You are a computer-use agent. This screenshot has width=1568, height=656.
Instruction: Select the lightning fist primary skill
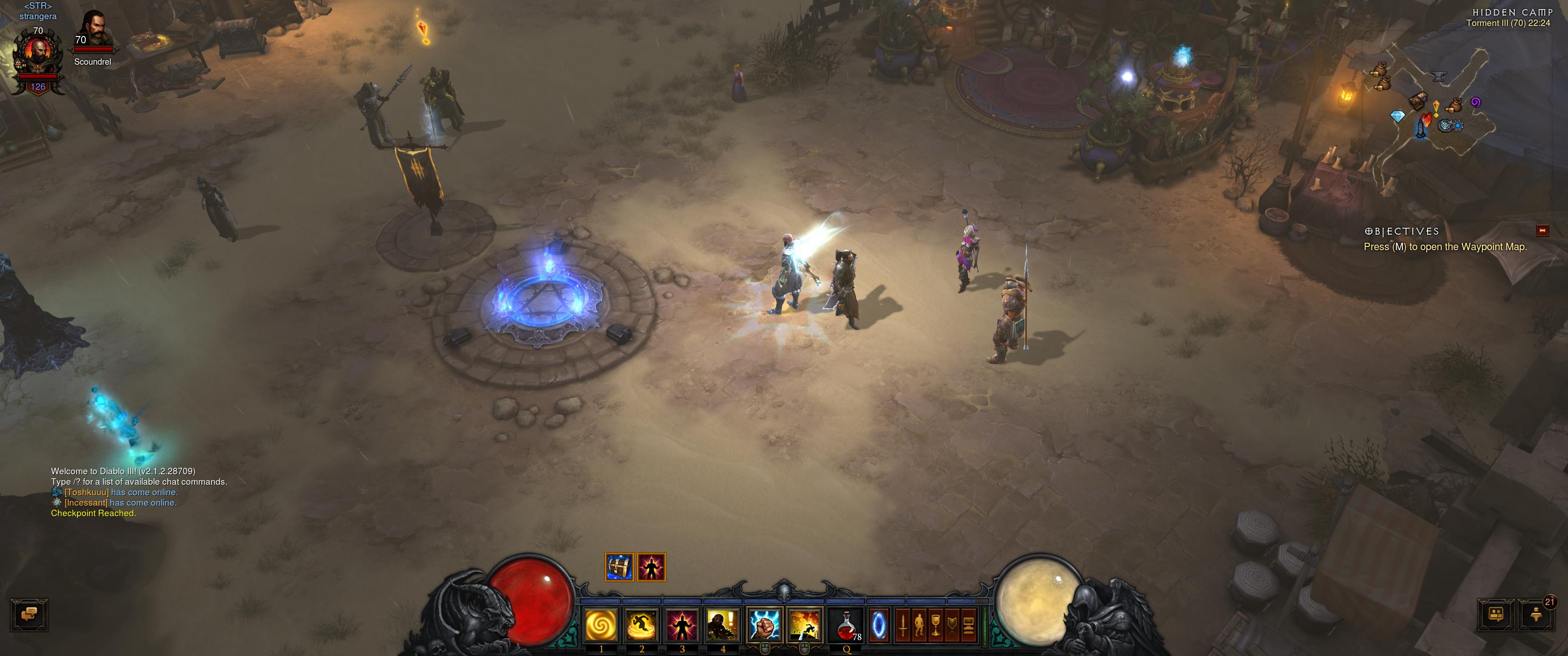pos(764,625)
